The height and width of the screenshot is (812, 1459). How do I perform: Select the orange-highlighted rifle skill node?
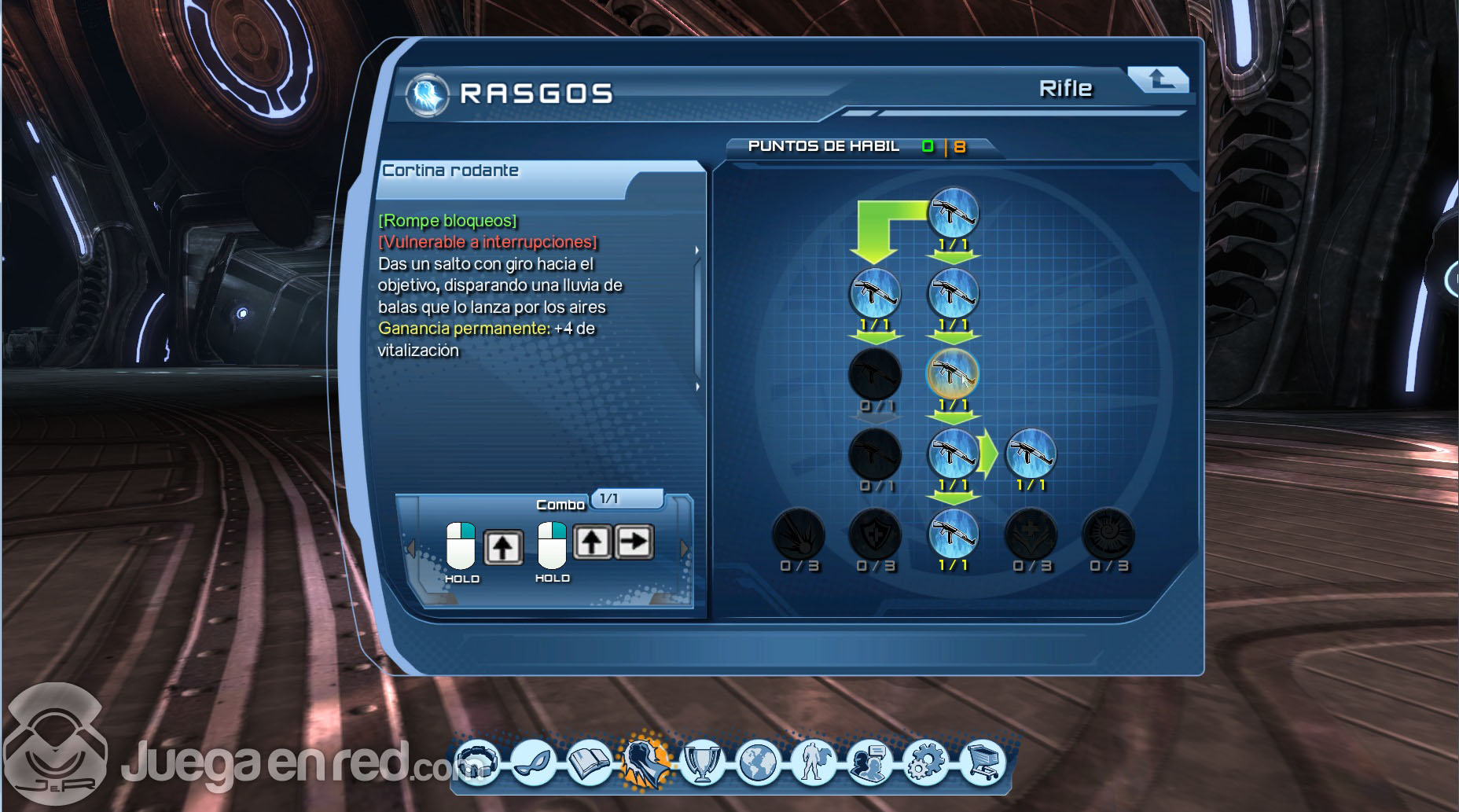953,374
